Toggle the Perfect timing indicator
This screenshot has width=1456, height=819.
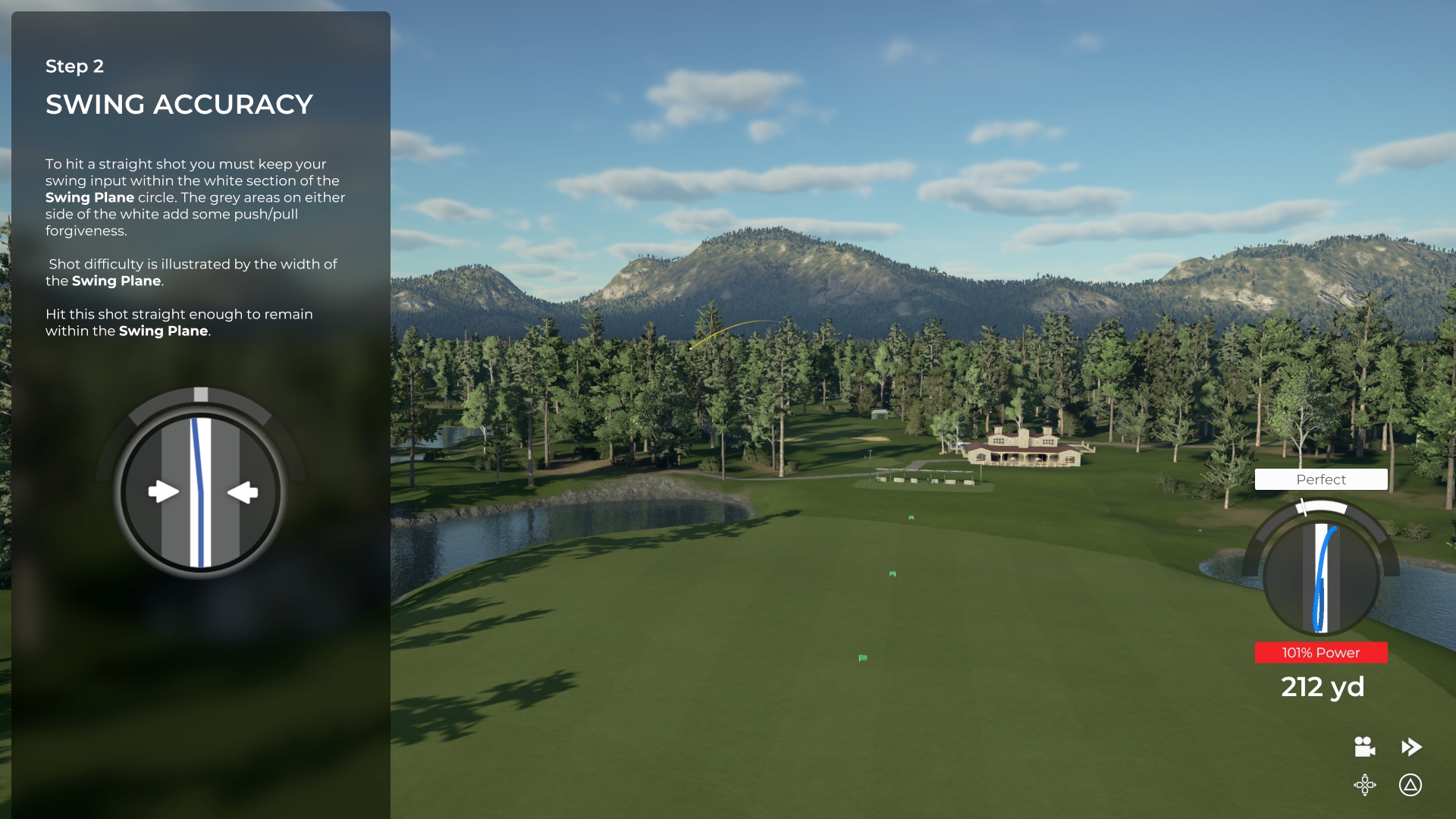1321,479
